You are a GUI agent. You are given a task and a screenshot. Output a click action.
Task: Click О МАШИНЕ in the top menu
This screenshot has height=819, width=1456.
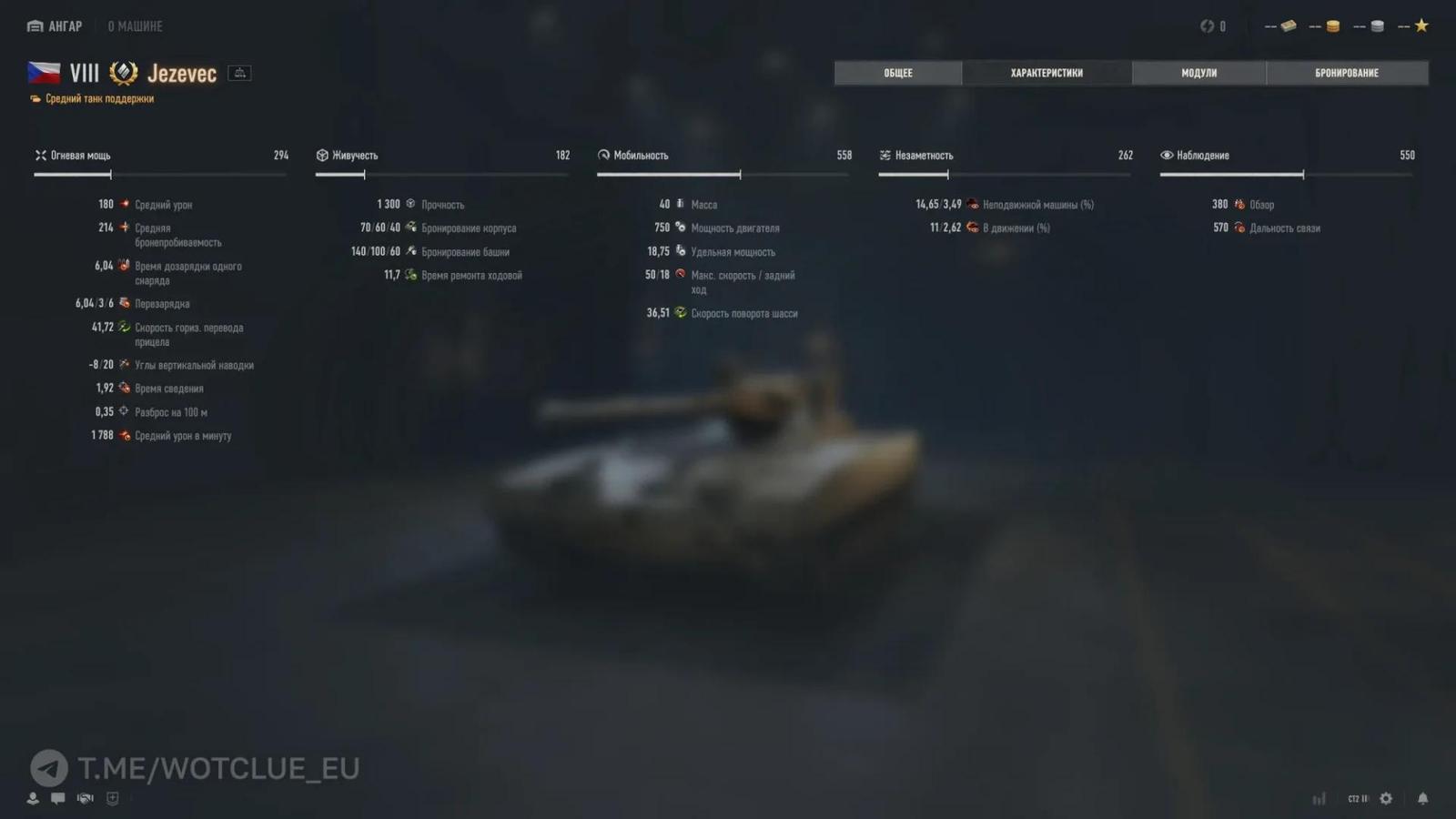(135, 25)
